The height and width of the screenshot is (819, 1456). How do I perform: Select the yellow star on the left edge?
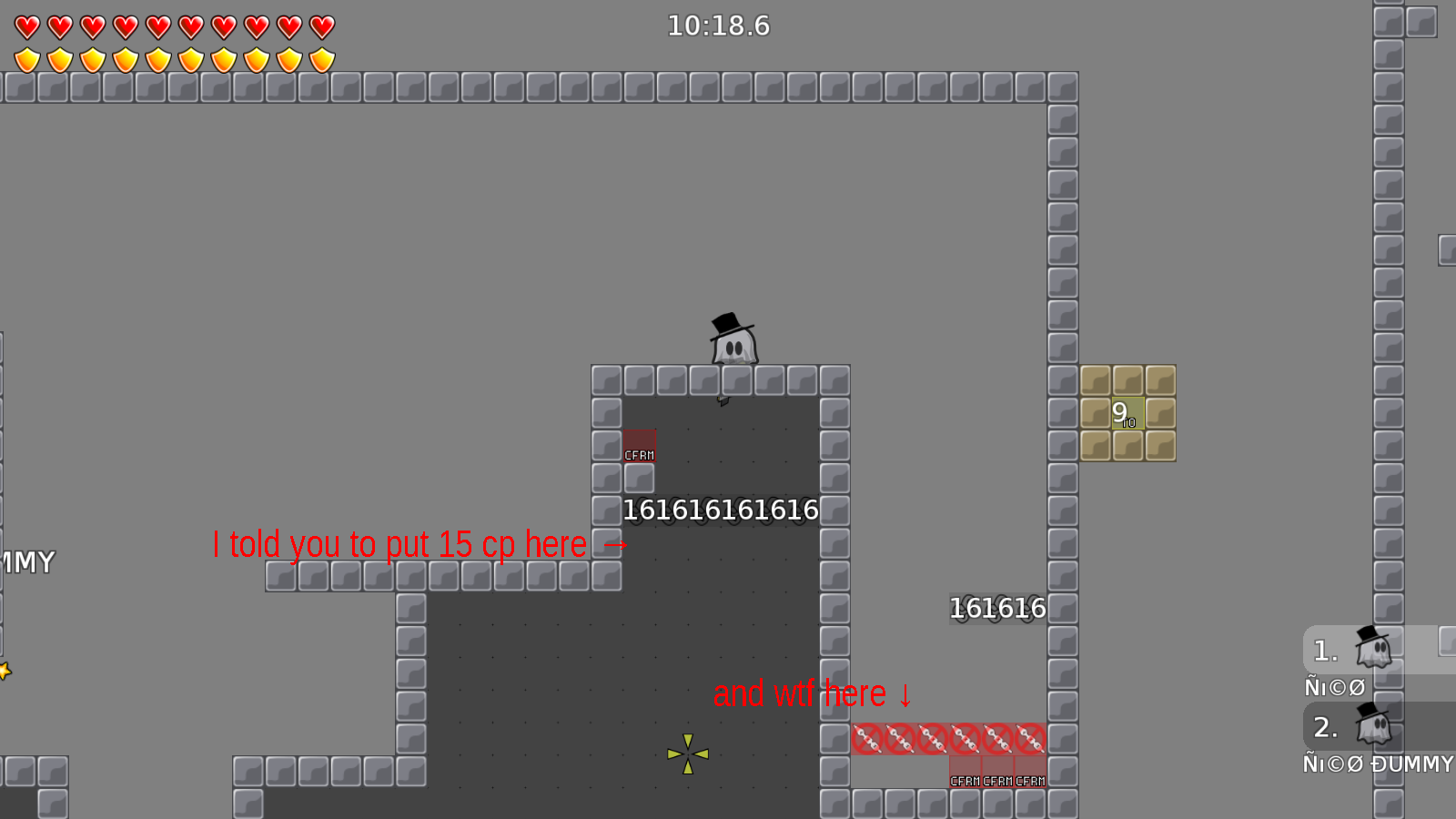click(5, 671)
